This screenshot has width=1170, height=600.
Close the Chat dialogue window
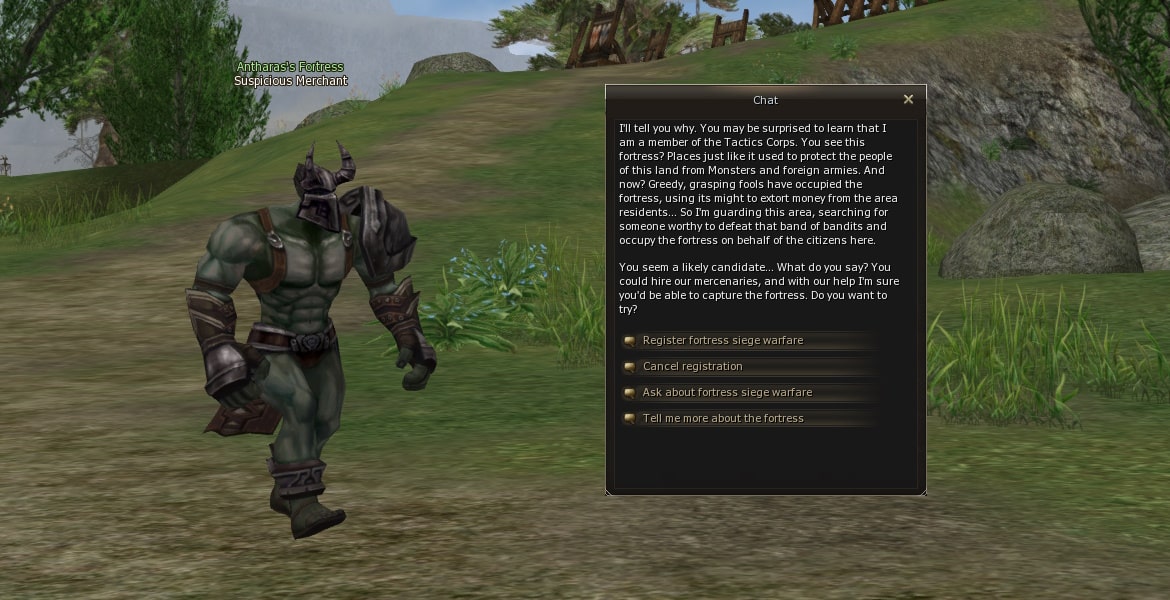908,100
